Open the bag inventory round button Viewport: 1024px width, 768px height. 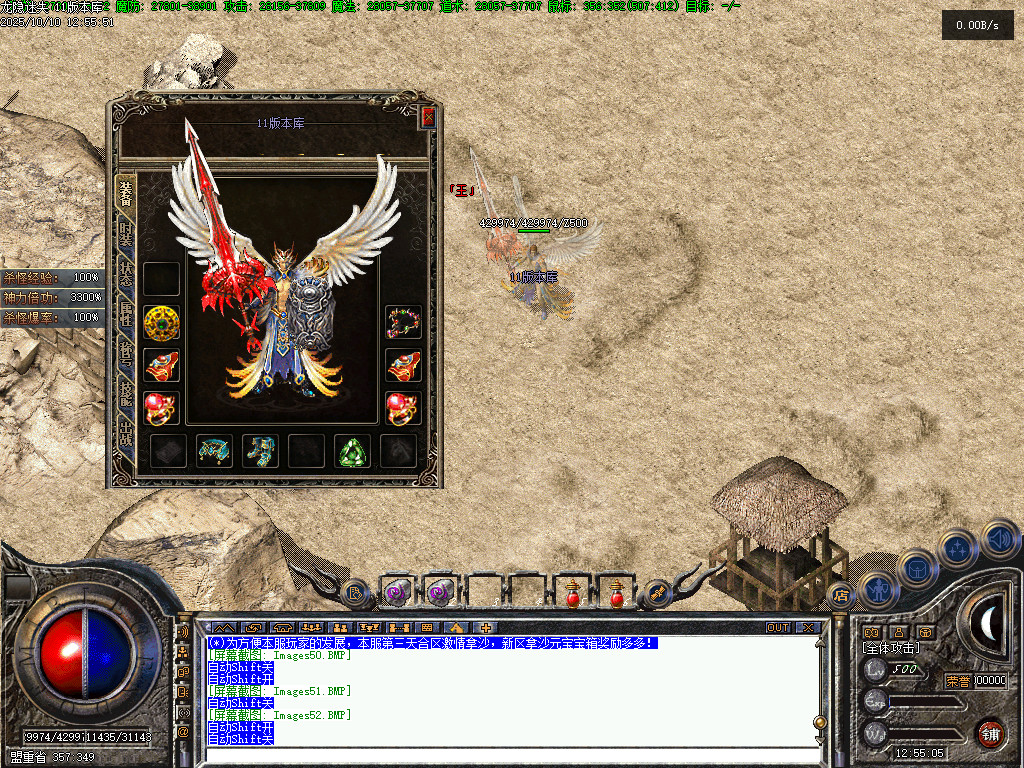coord(917,569)
